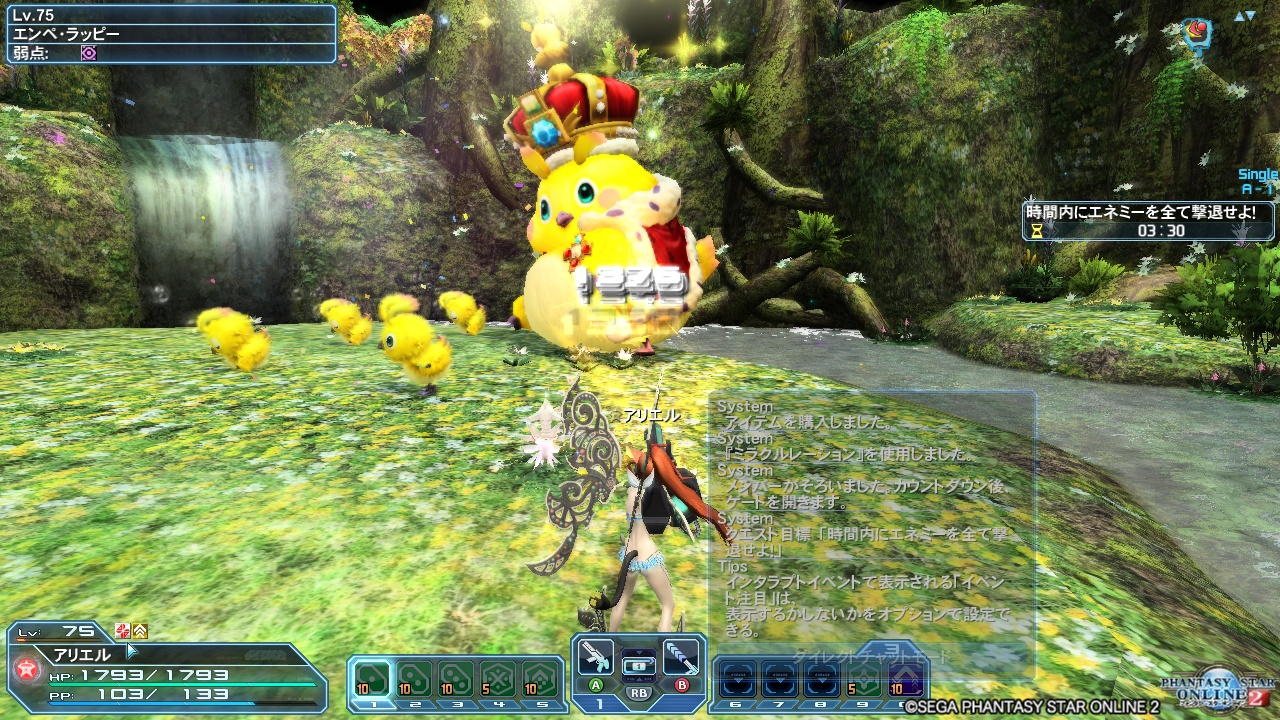Click the subpalette item showing count 5
Image resolution: width=1280 pixels, height=720 pixels.
point(498,677)
